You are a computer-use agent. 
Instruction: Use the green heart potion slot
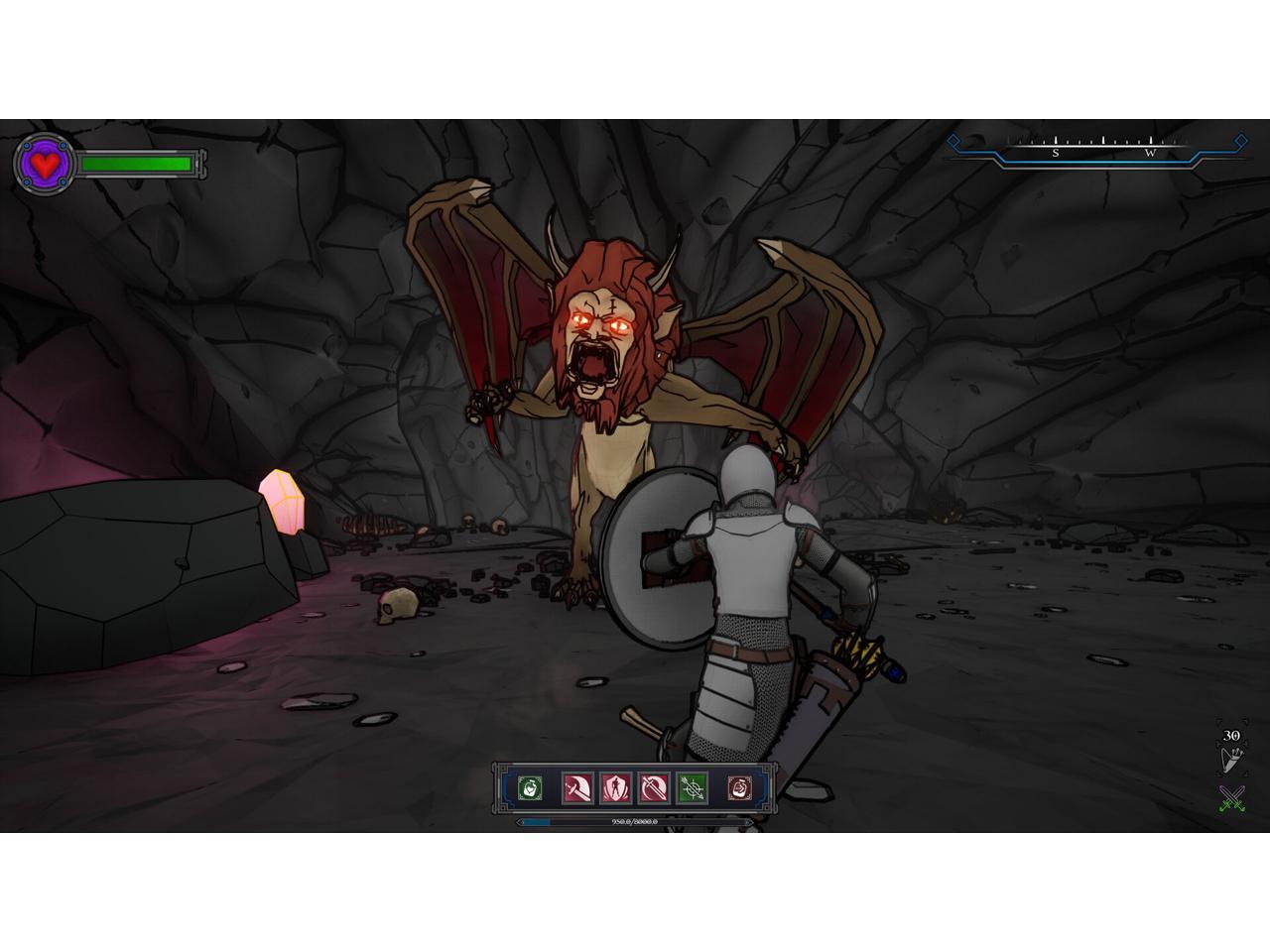pos(531,788)
